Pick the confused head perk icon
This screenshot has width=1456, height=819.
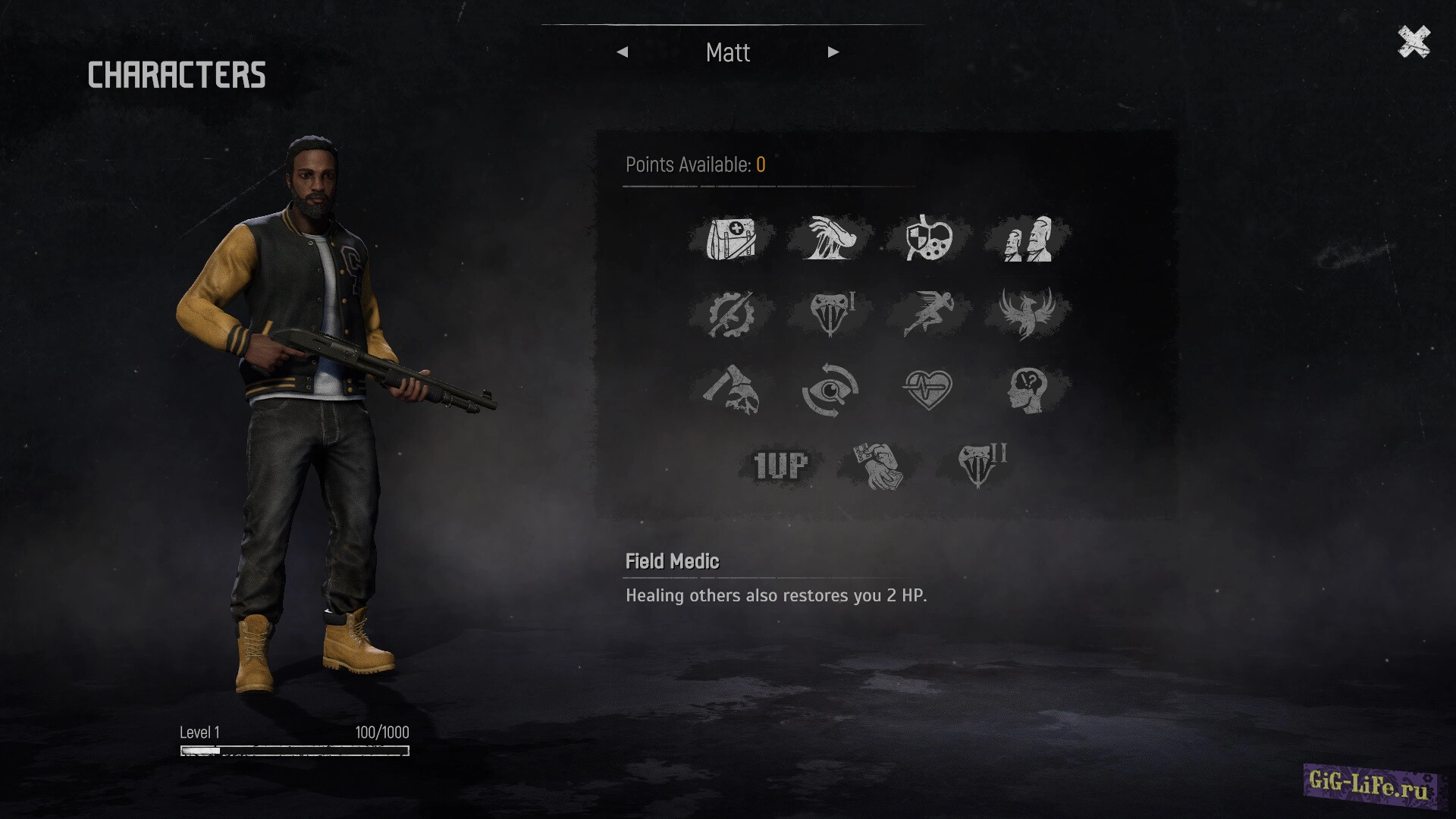click(x=1028, y=390)
